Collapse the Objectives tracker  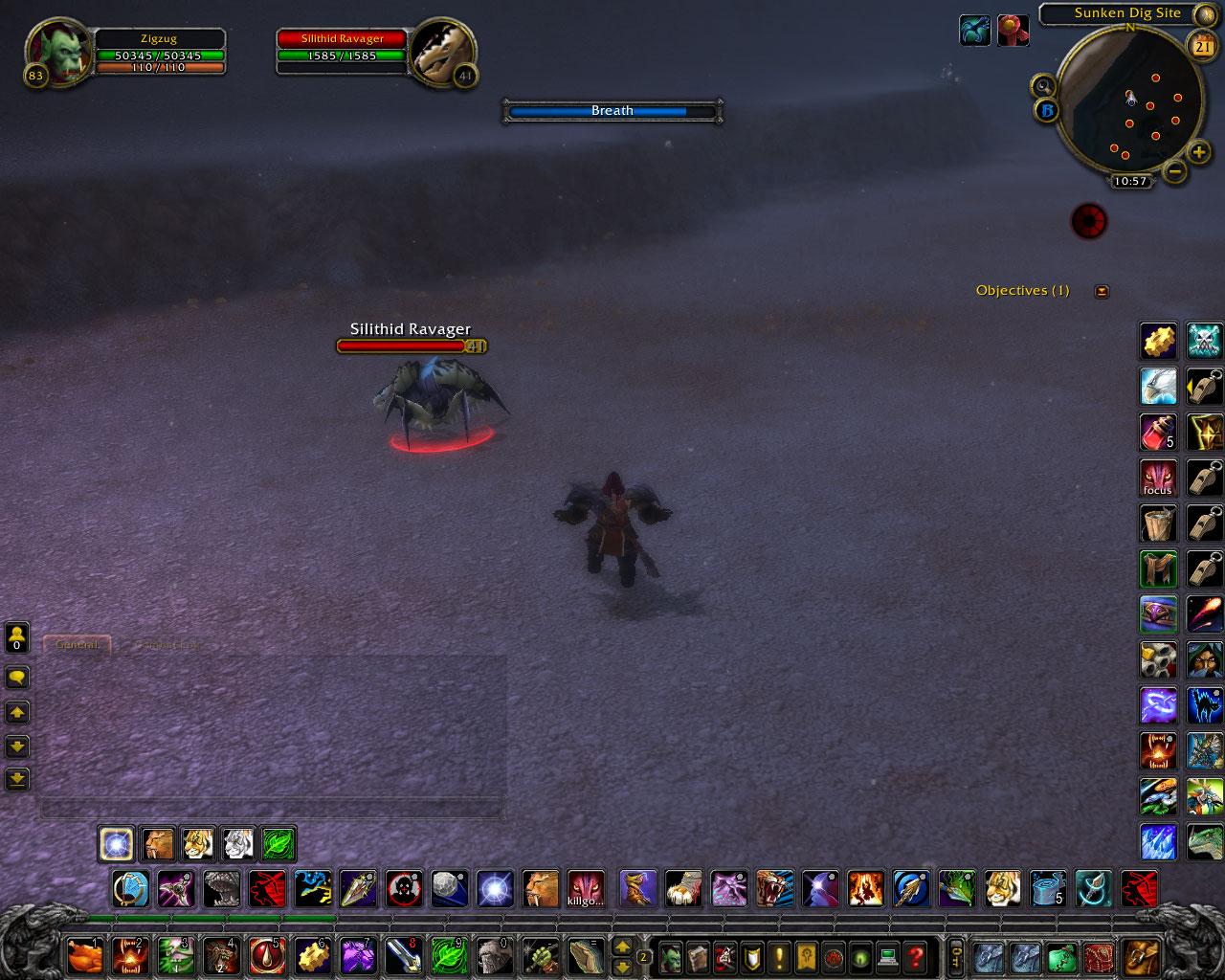(x=1101, y=290)
